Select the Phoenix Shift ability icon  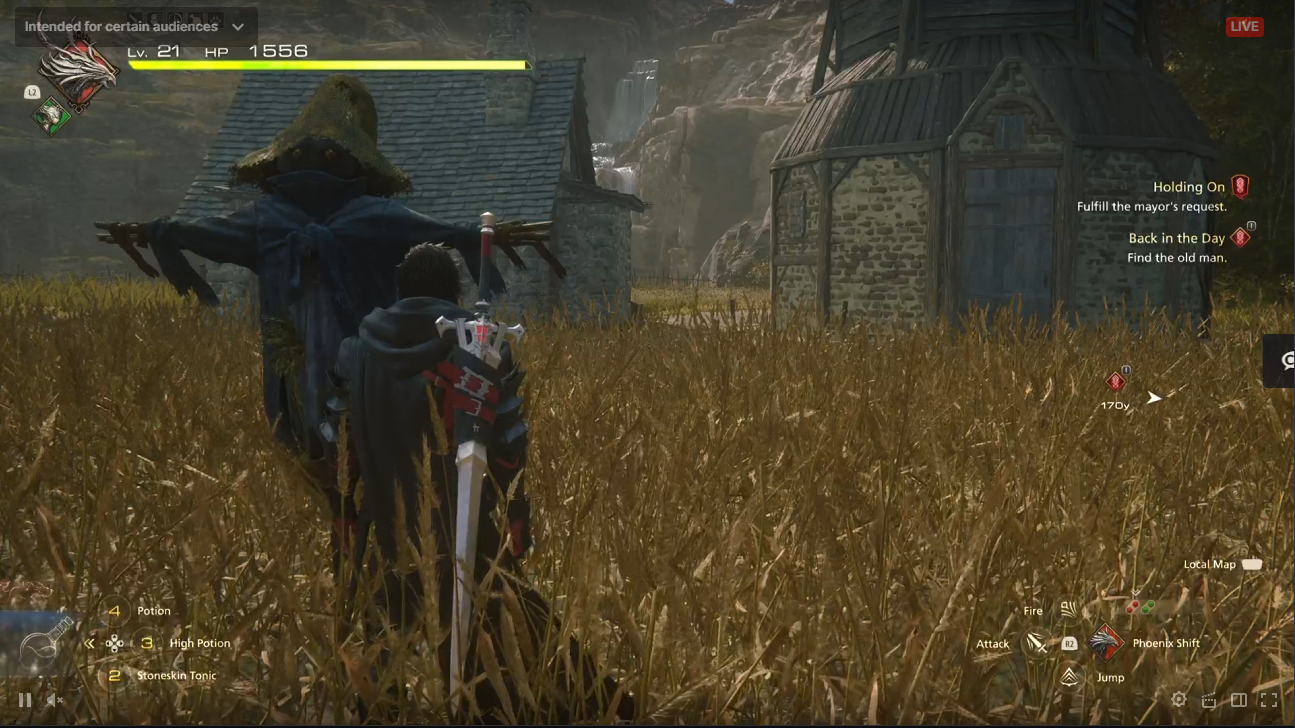click(x=1105, y=643)
